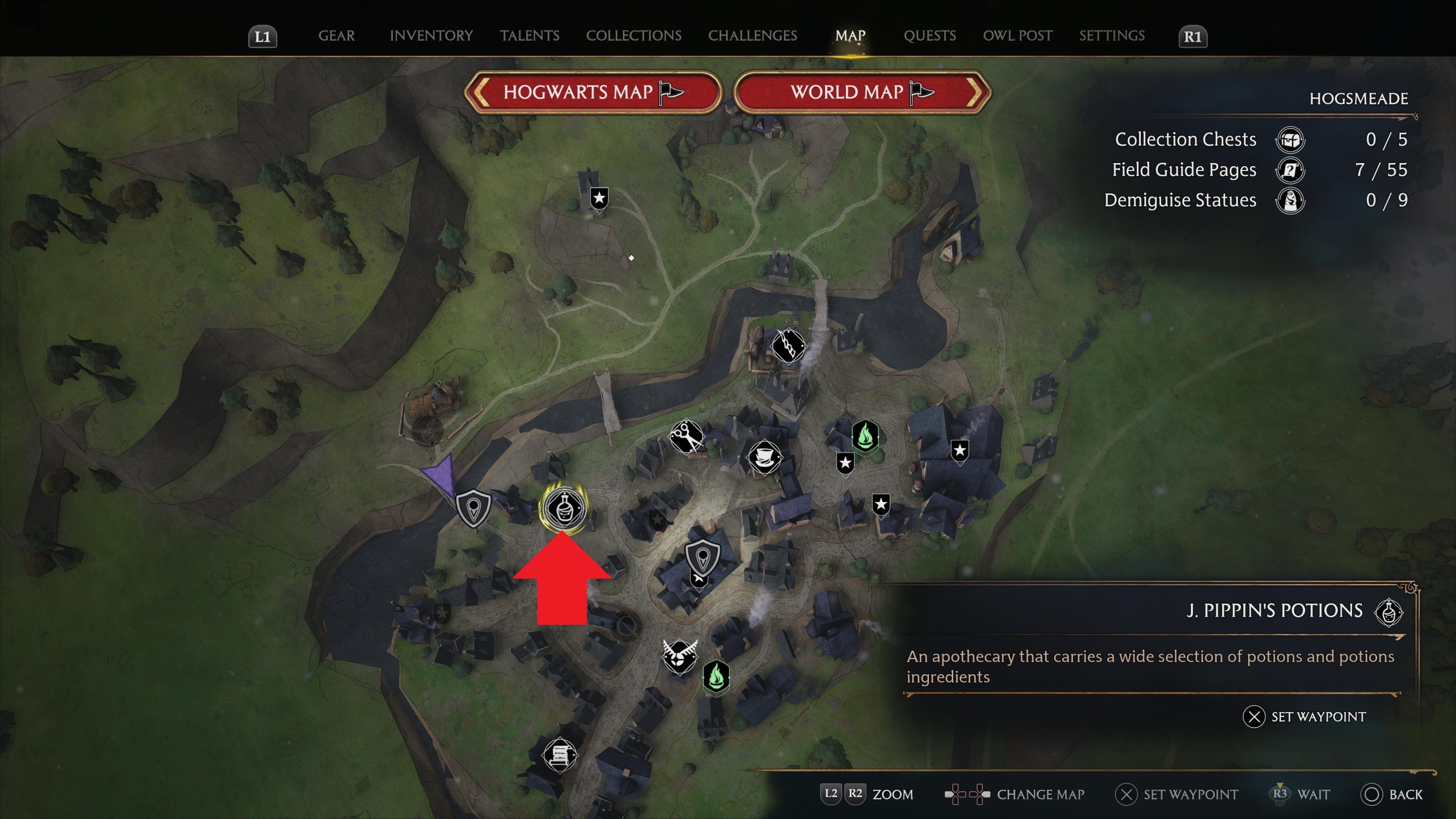Switch to the Quests tab
1456x819 pixels.
coord(930,35)
